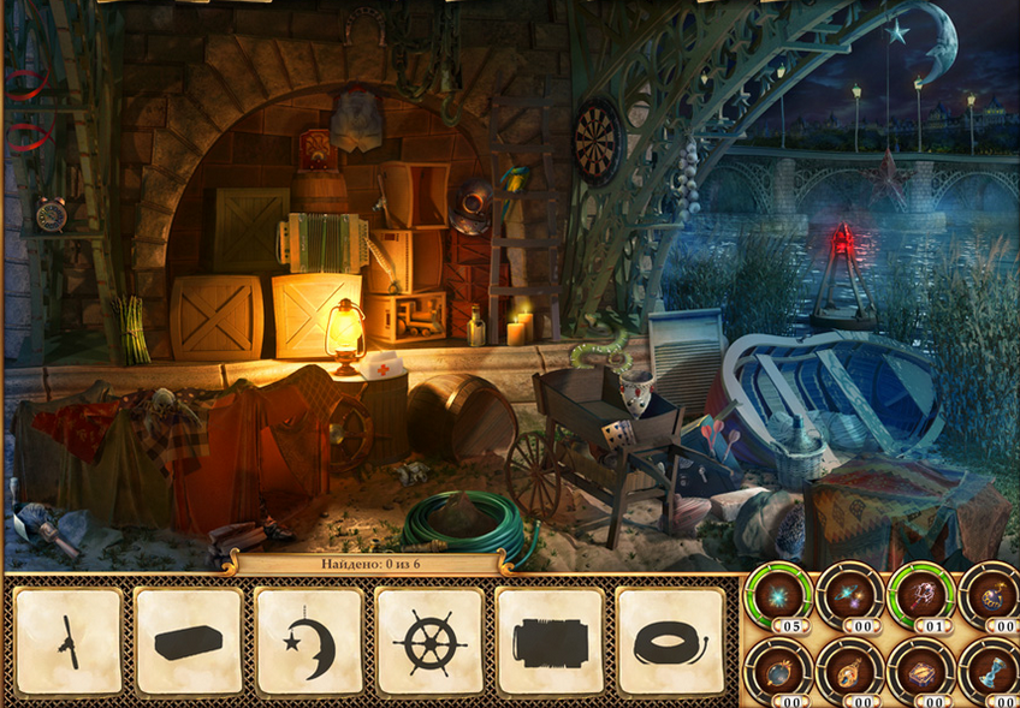Select the stick silhouette tile
Image resolution: width=1020 pixels, height=708 pixels.
tap(68, 641)
